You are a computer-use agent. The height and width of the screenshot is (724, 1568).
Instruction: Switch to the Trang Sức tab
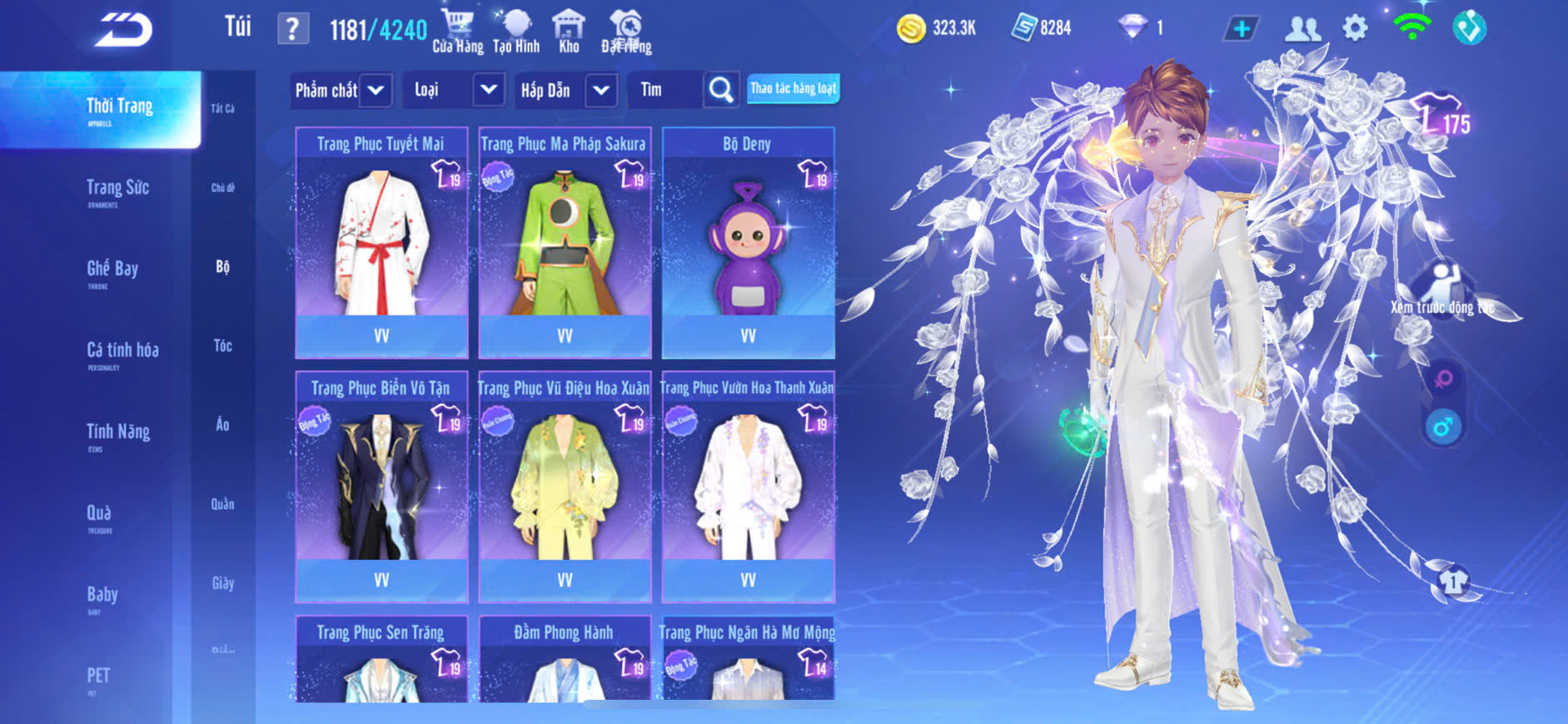(x=117, y=191)
